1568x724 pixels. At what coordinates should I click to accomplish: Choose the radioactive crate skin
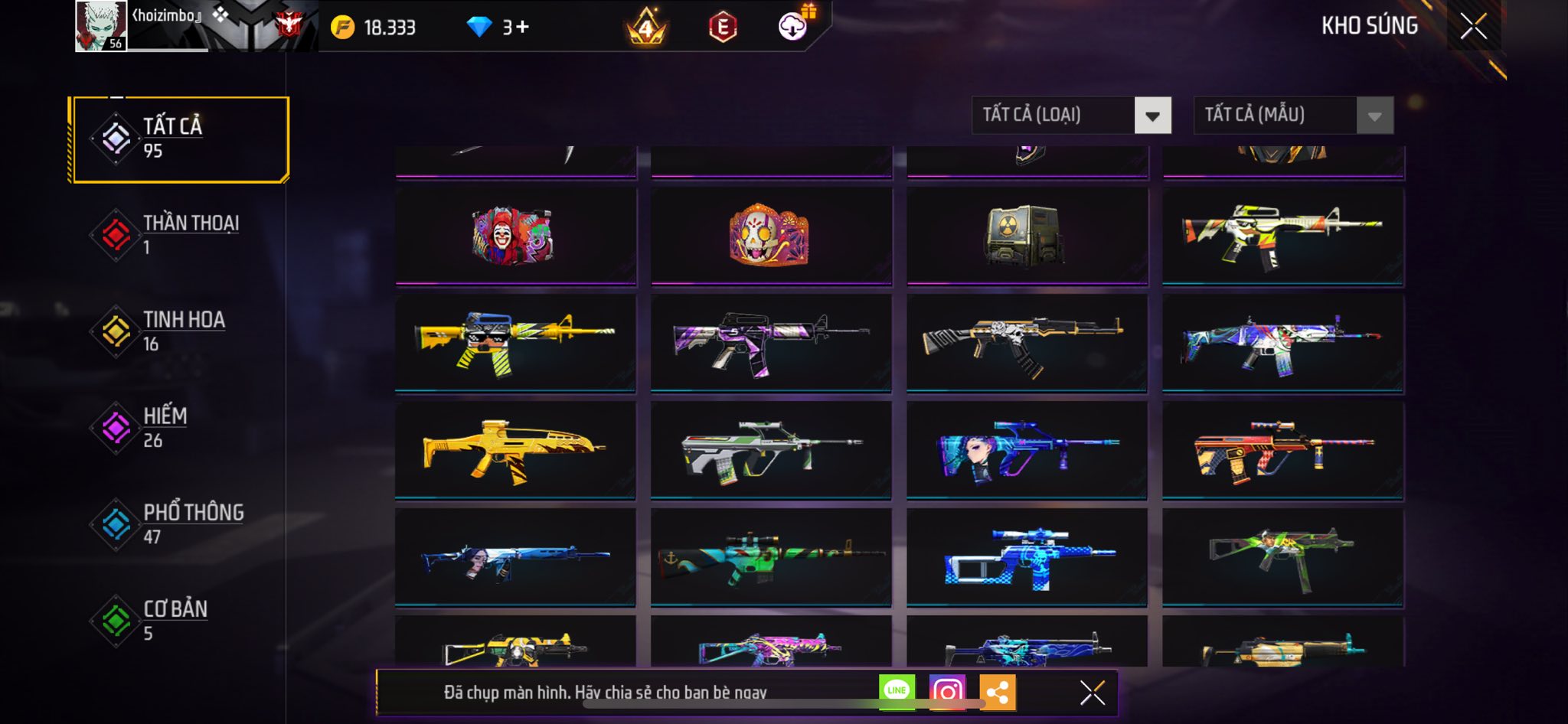(x=1027, y=236)
